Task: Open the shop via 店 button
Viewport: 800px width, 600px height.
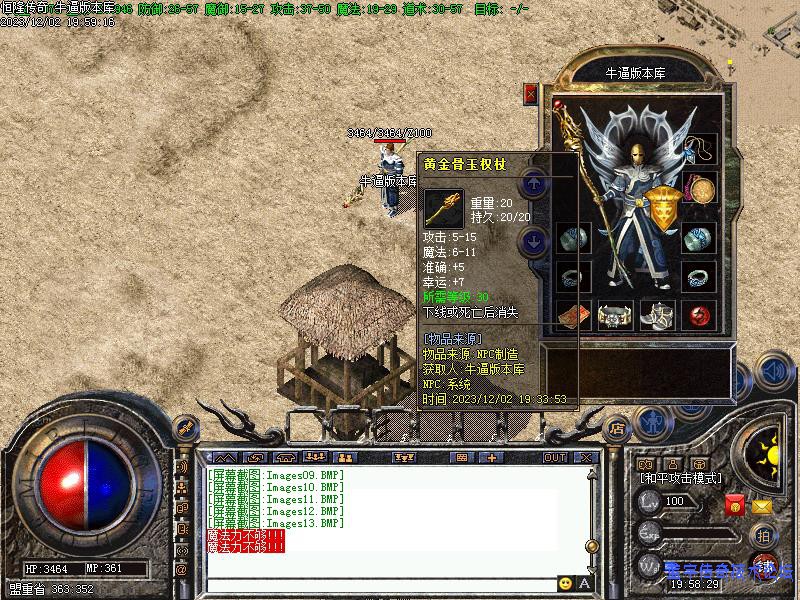Action: pyautogui.click(x=617, y=428)
